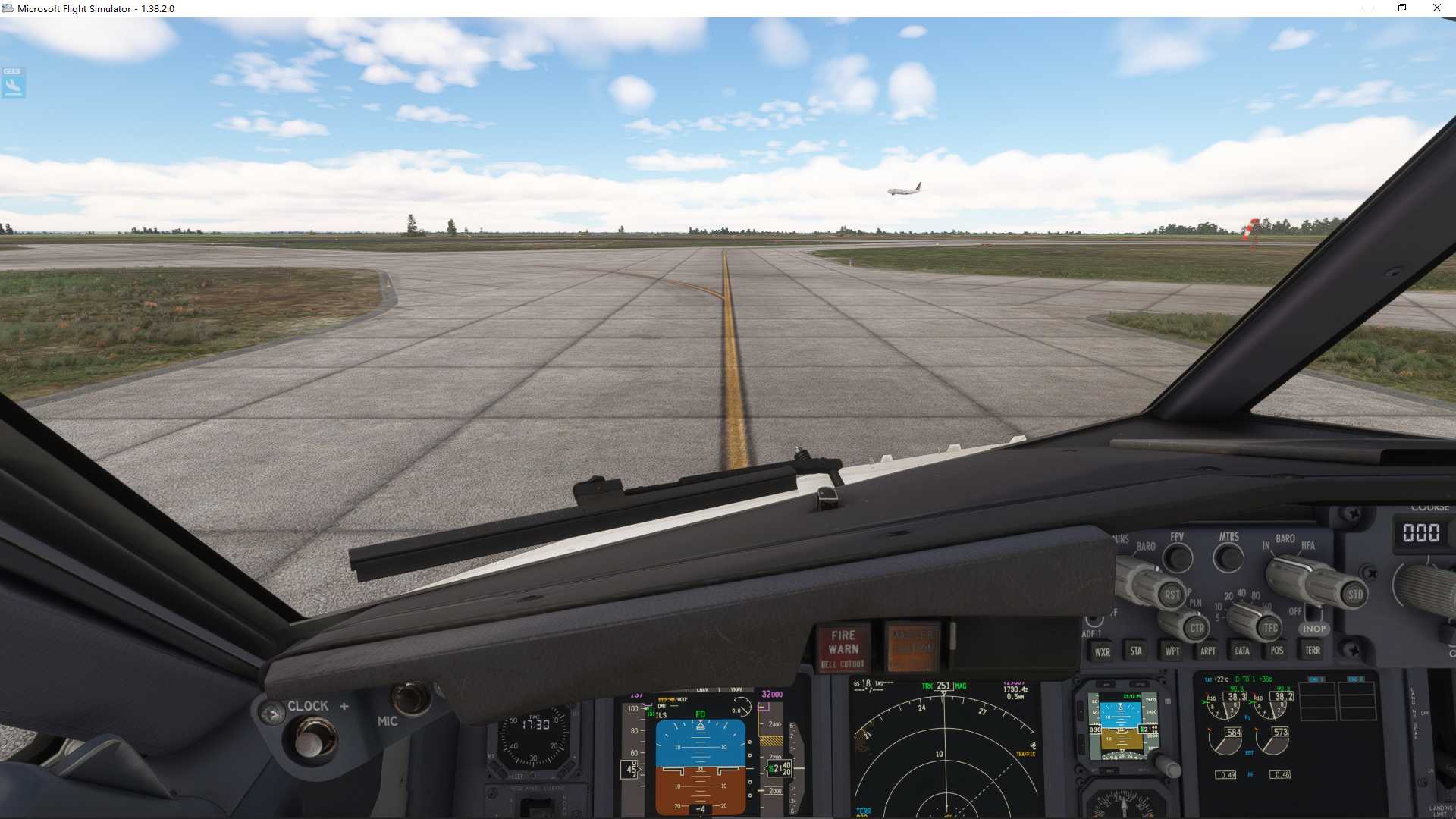1456x819 pixels.
Task: Toggle ARPT to show airports on the map
Action: coord(1207,651)
